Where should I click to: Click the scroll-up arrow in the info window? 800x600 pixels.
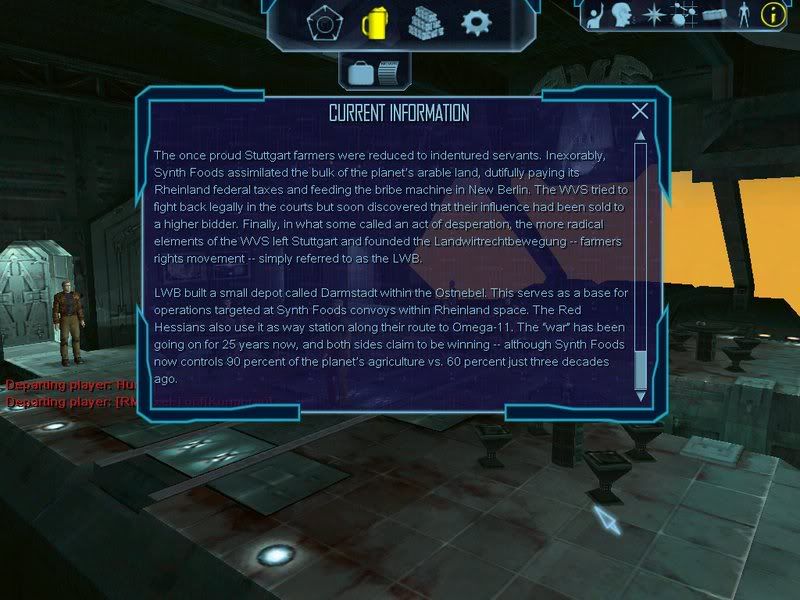(641, 137)
